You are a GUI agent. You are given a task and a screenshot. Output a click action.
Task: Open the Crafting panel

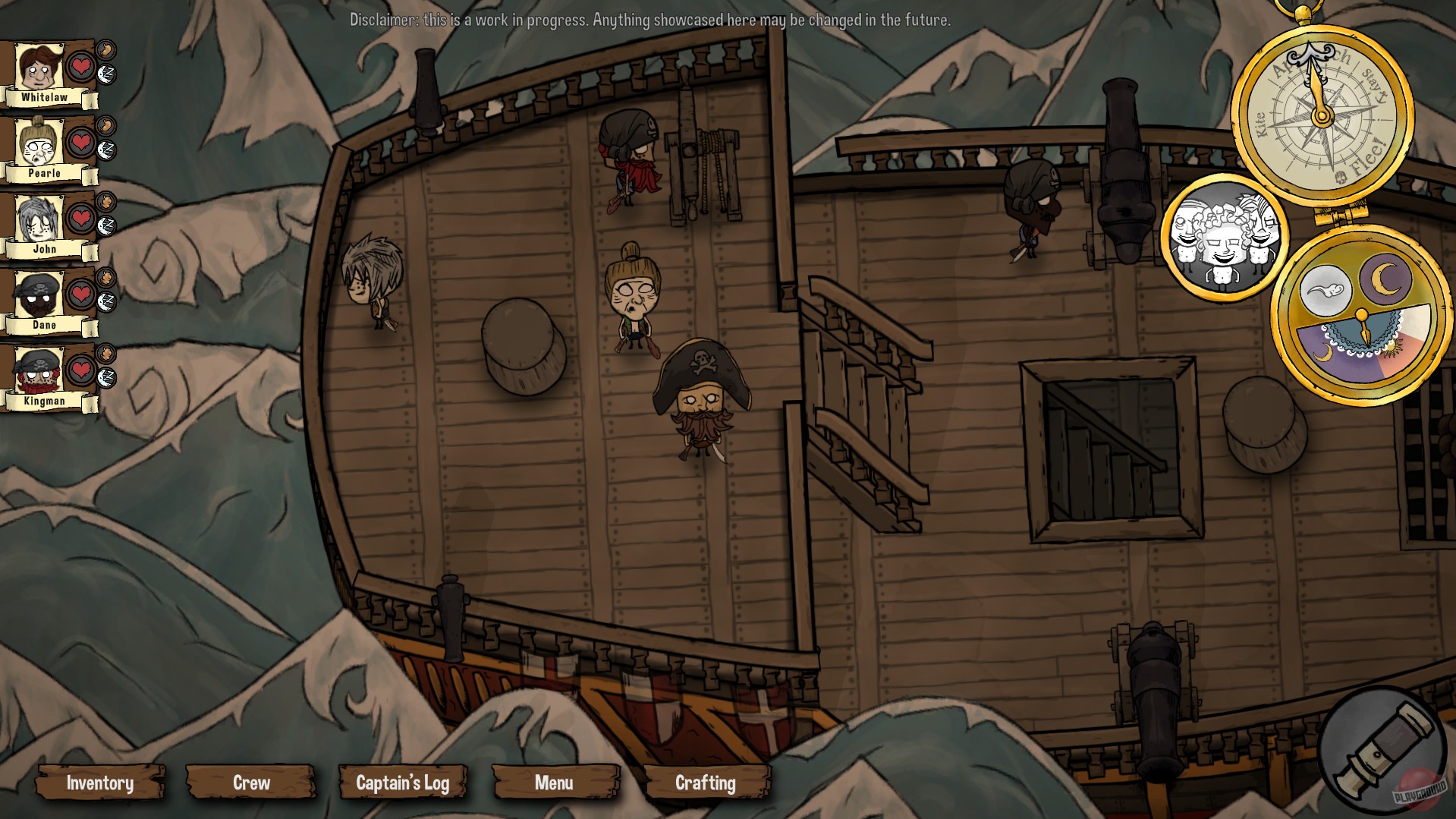coord(706,783)
